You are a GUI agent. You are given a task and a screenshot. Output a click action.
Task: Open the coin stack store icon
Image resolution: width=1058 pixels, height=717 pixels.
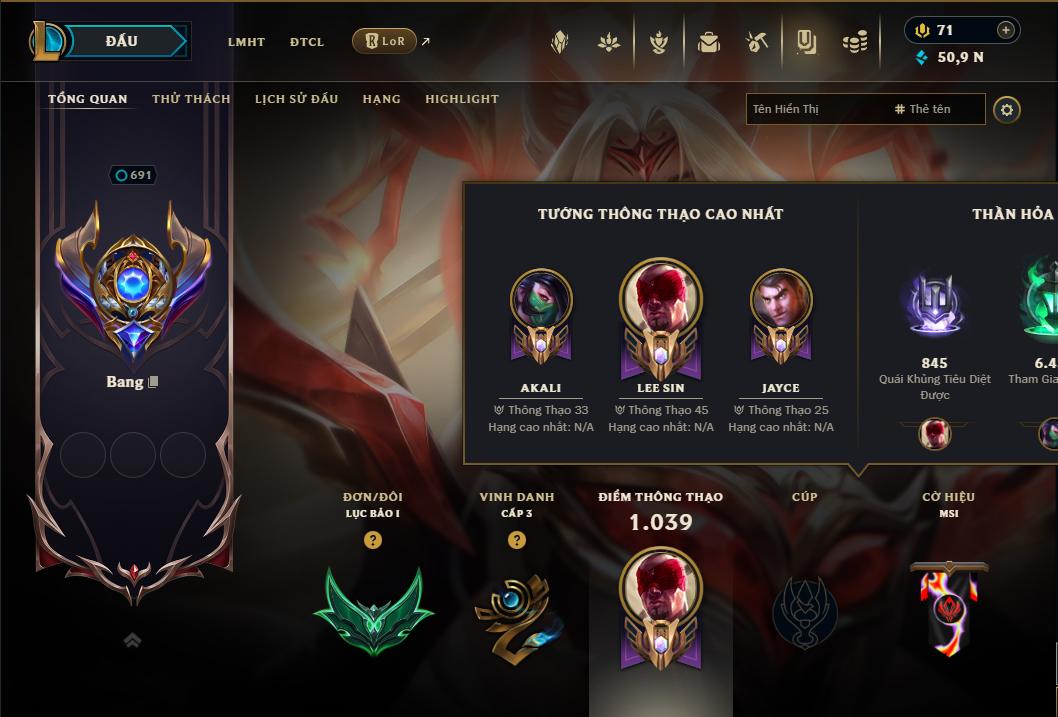tap(854, 42)
